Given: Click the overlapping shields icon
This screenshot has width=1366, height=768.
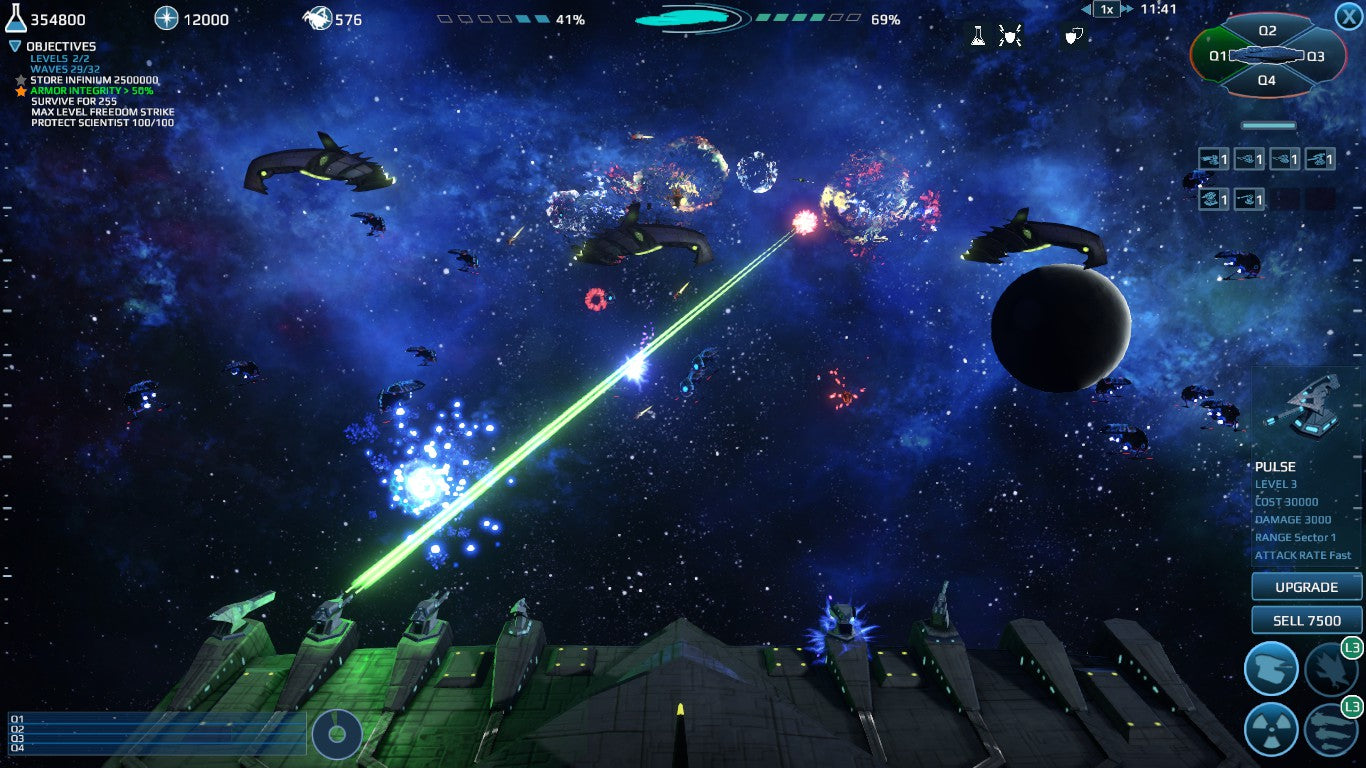Looking at the screenshot, I should pos(1073,37).
